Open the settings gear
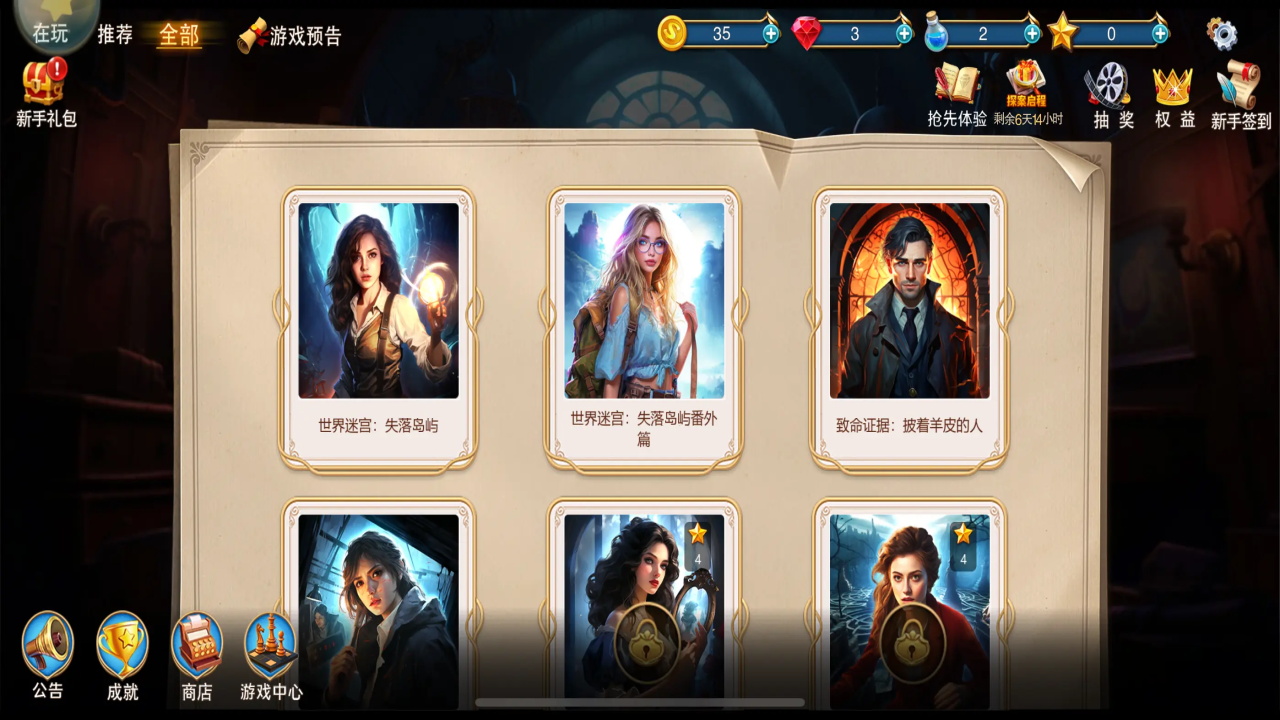Screen dimensions: 1280x720 [x=1222, y=34]
